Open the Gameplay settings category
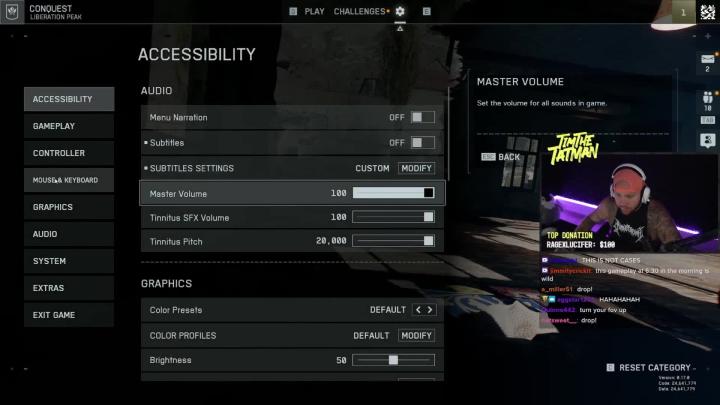 [69, 126]
